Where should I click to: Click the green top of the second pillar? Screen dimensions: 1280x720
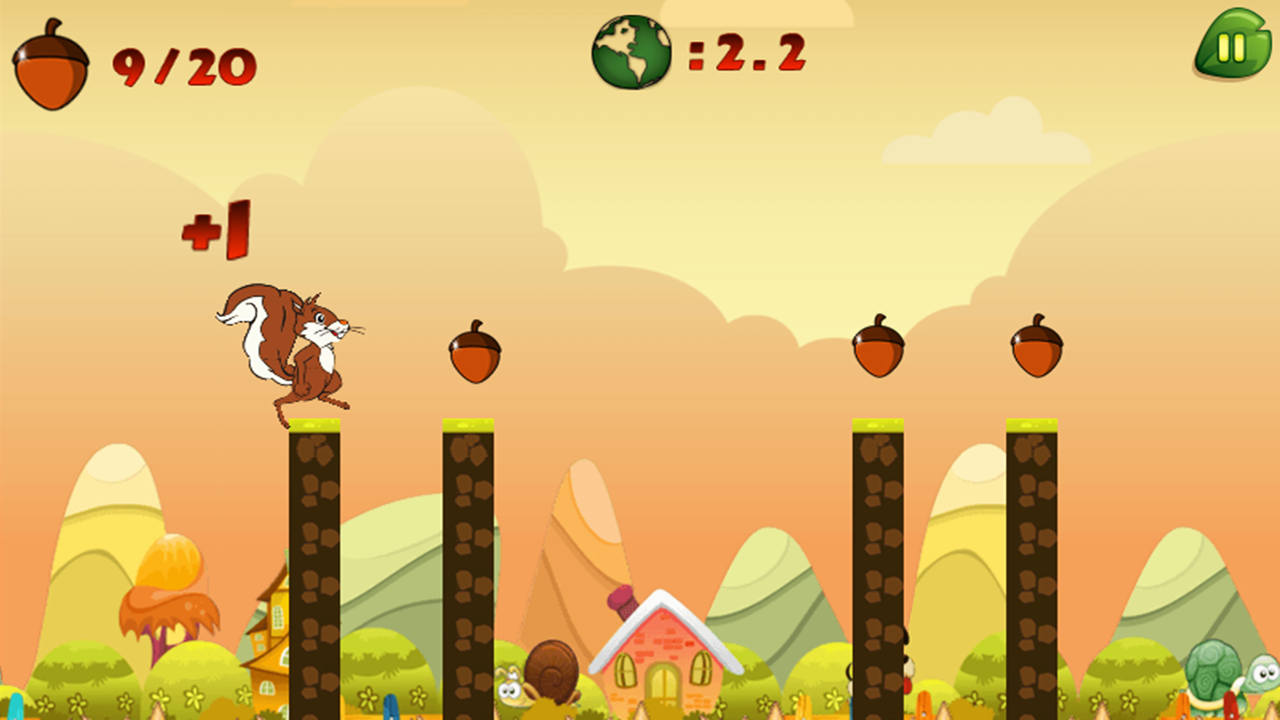(470, 425)
